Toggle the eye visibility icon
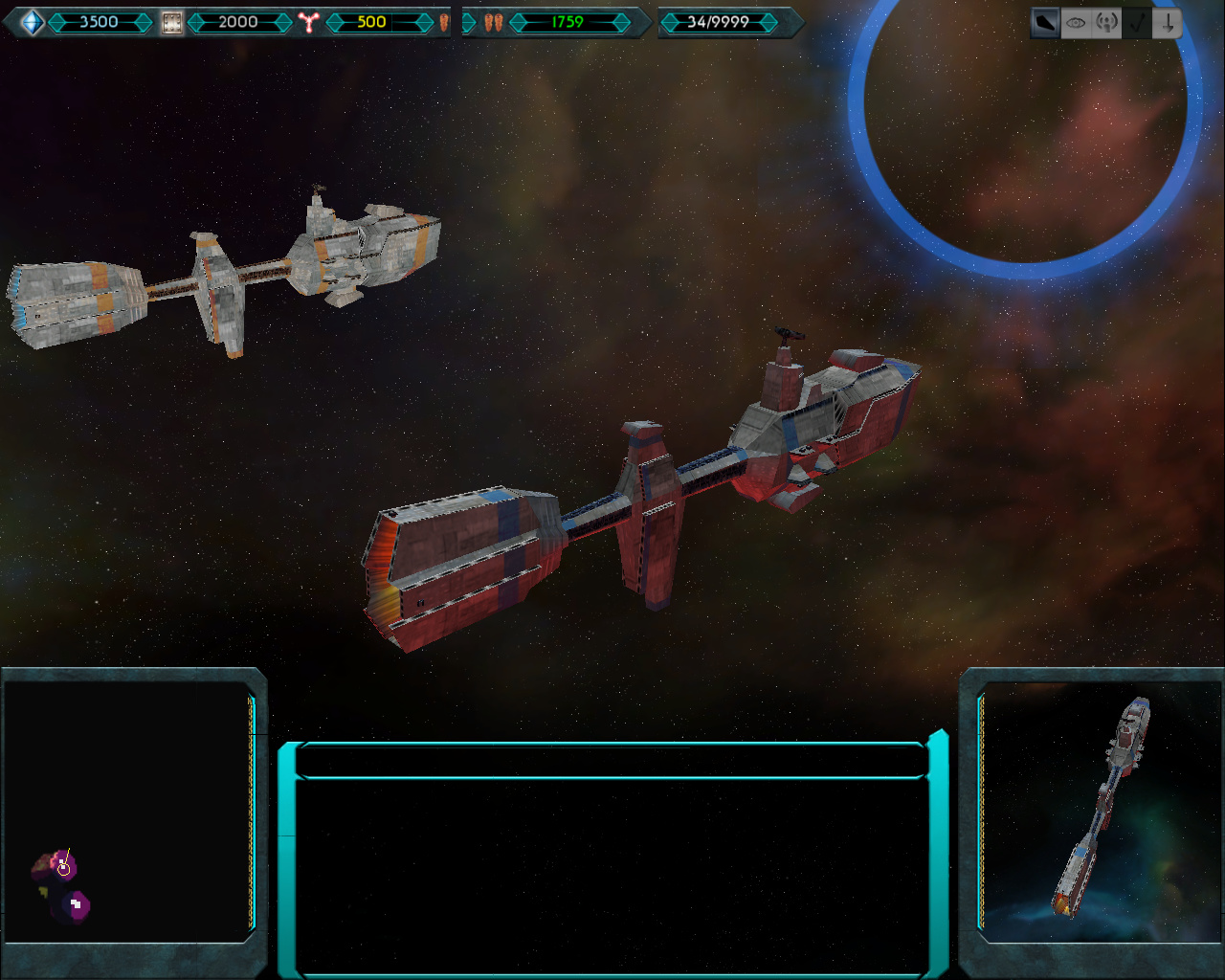This screenshot has width=1225, height=980. tap(1076, 23)
